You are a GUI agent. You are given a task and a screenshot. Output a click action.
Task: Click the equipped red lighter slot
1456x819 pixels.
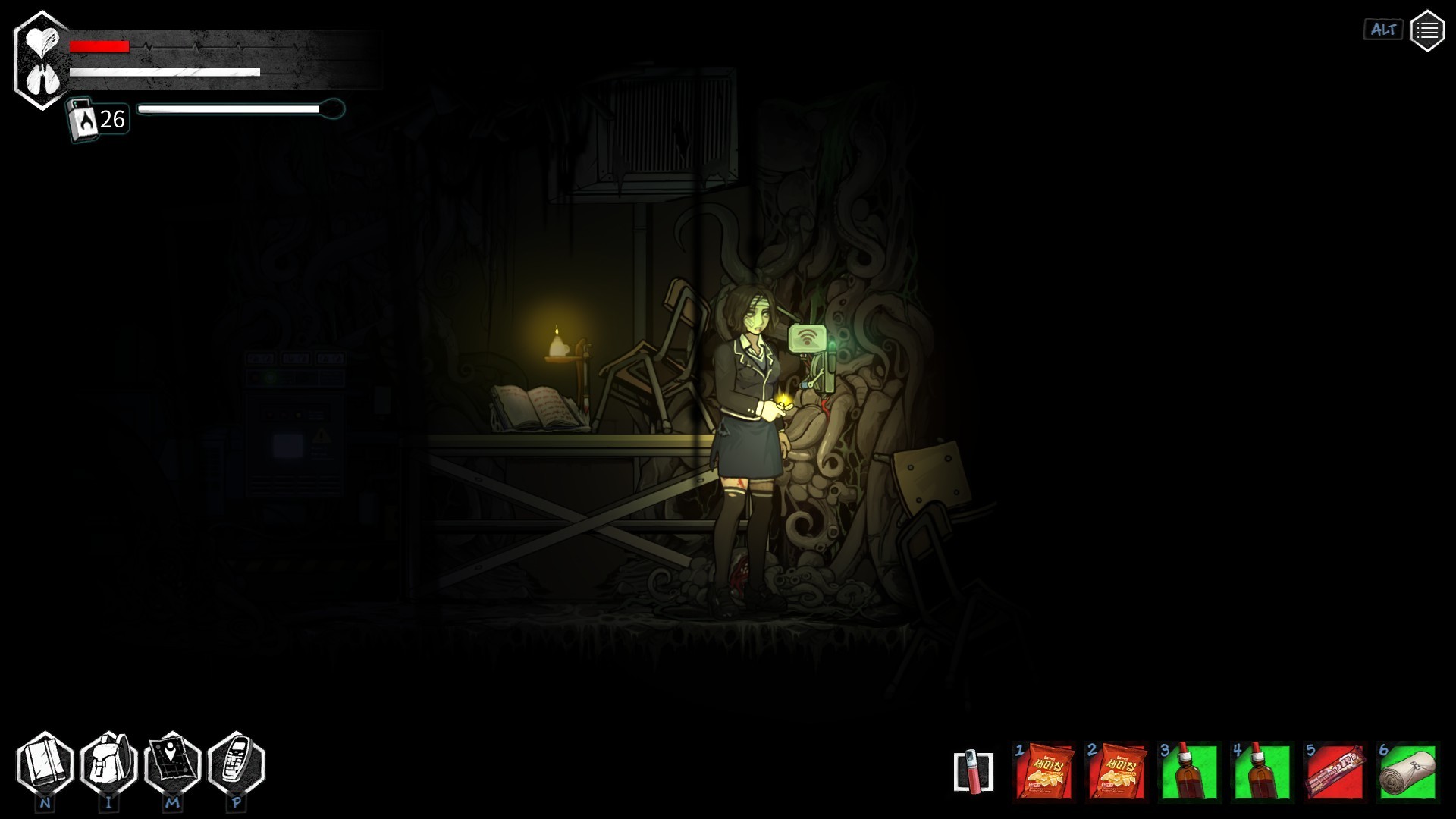point(973,771)
